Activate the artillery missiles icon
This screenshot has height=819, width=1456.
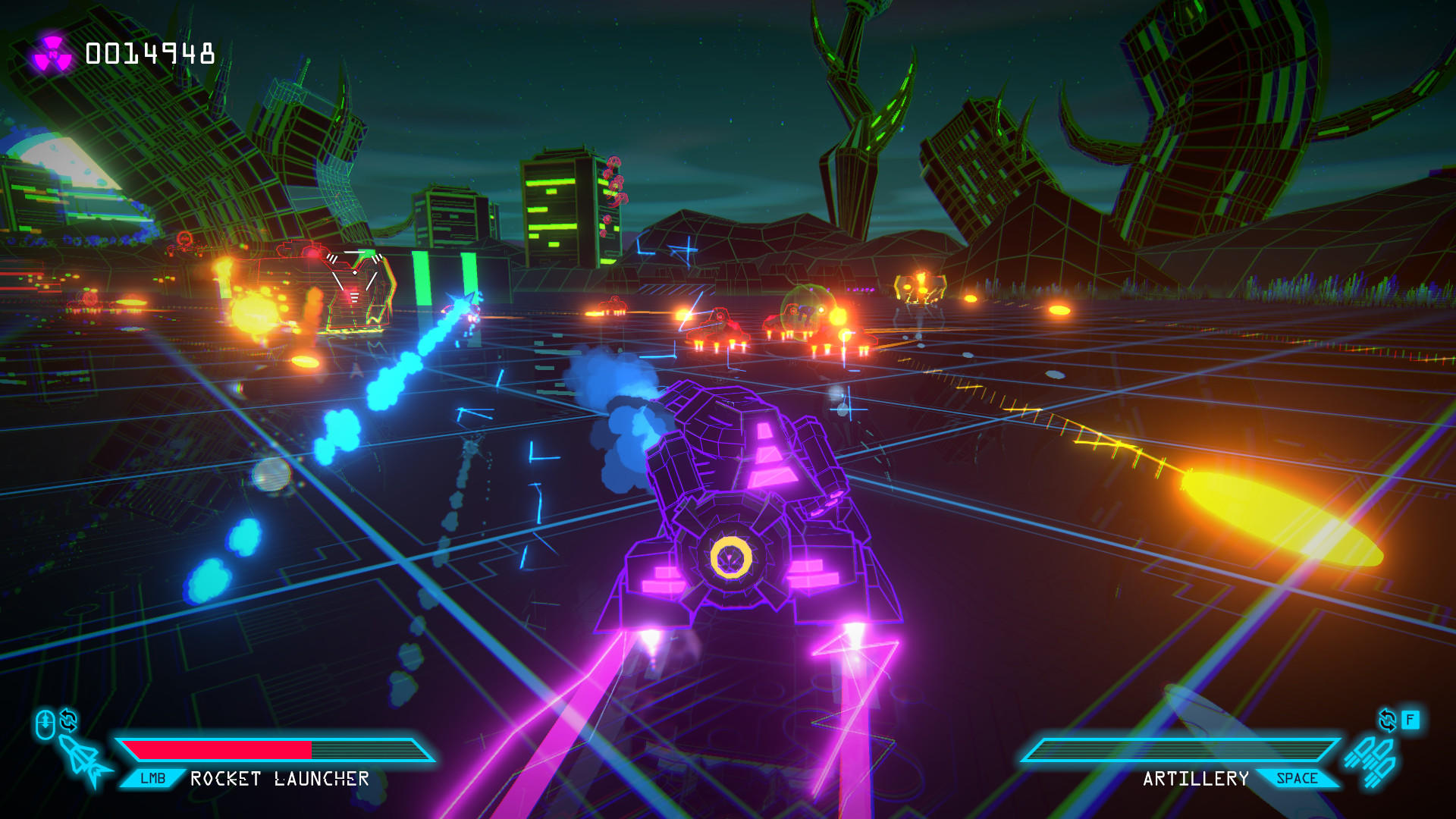1371,761
